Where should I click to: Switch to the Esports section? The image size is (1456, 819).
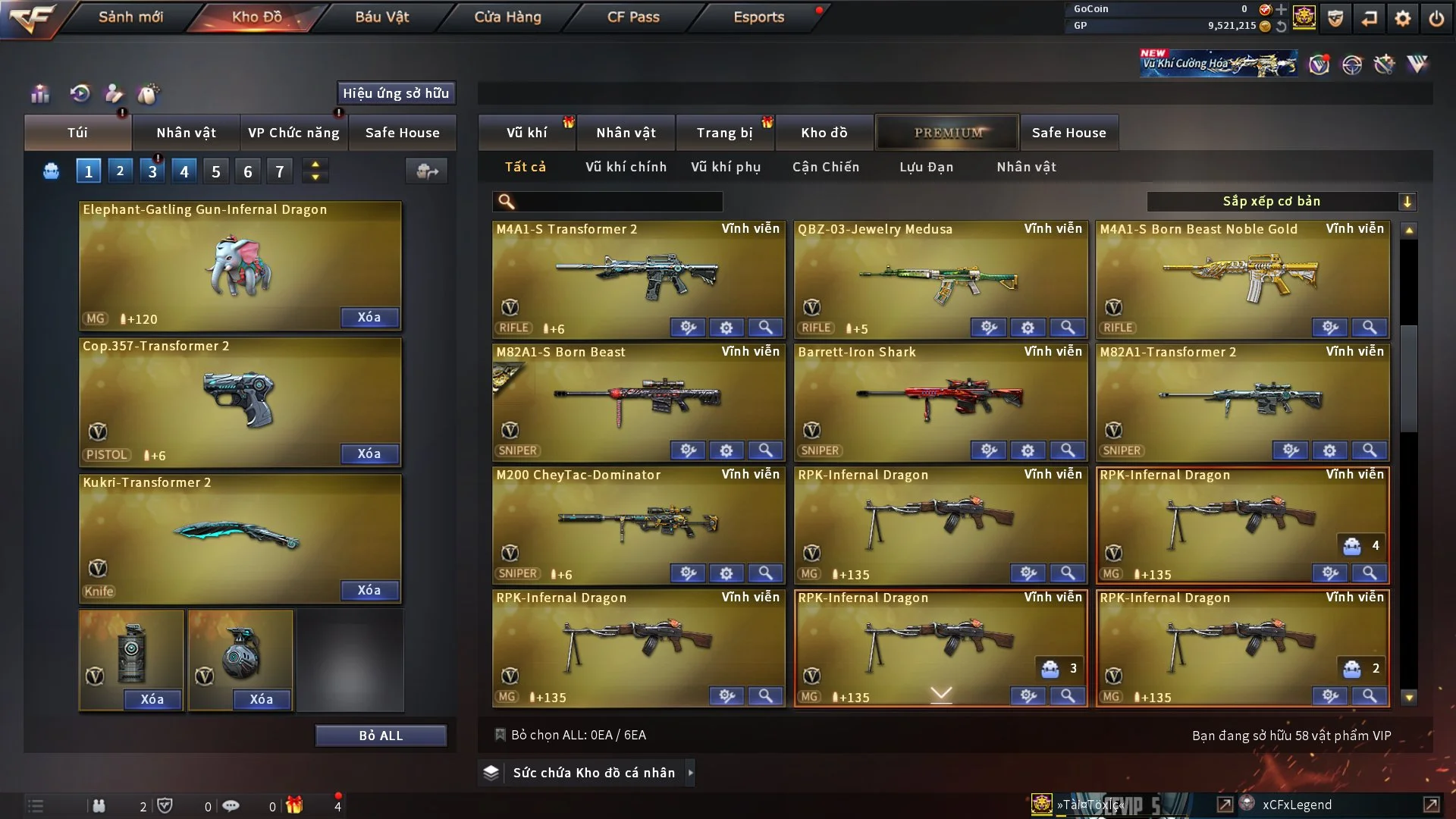758,17
